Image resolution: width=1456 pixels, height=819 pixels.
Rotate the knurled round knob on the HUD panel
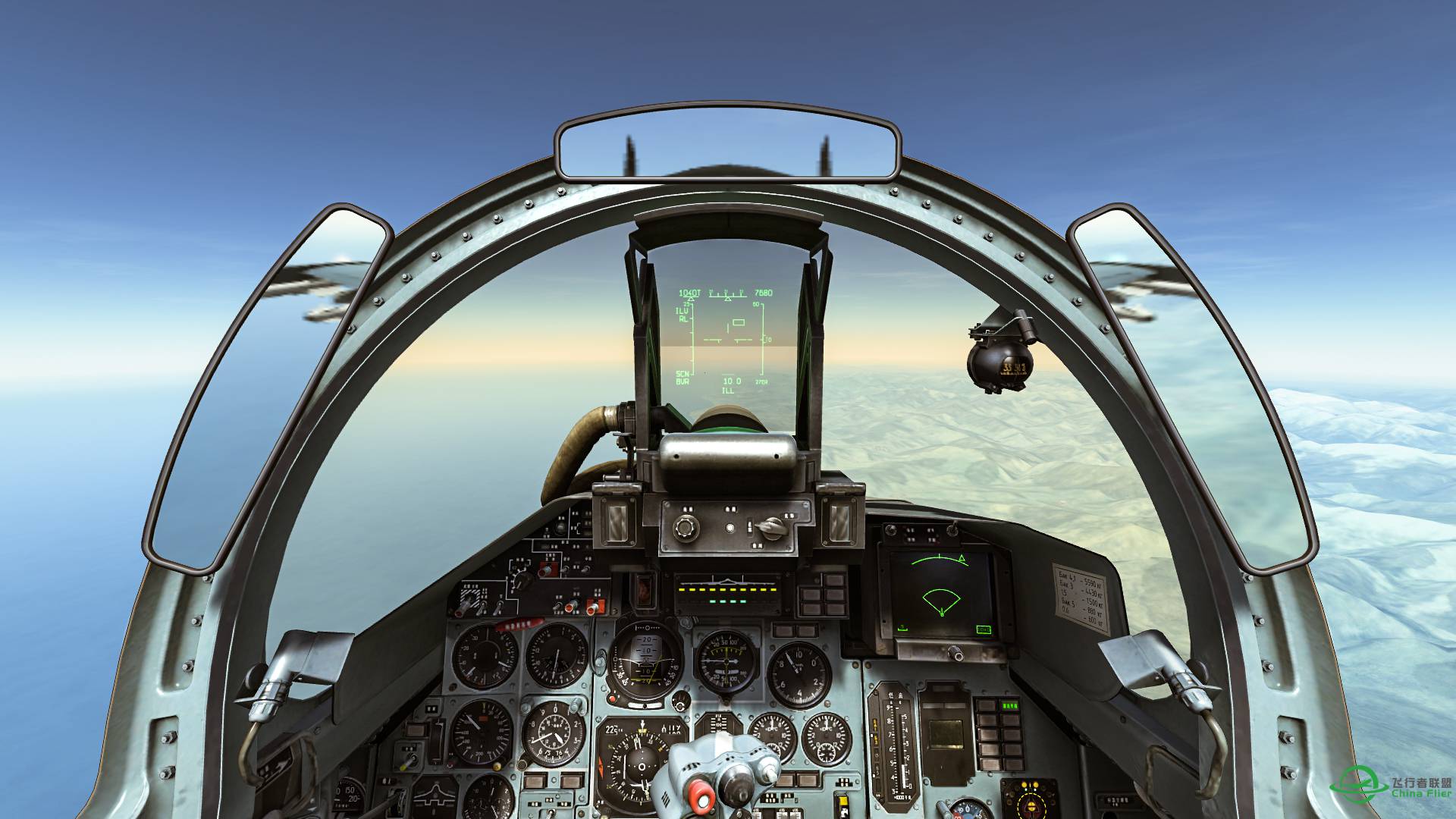[x=686, y=529]
